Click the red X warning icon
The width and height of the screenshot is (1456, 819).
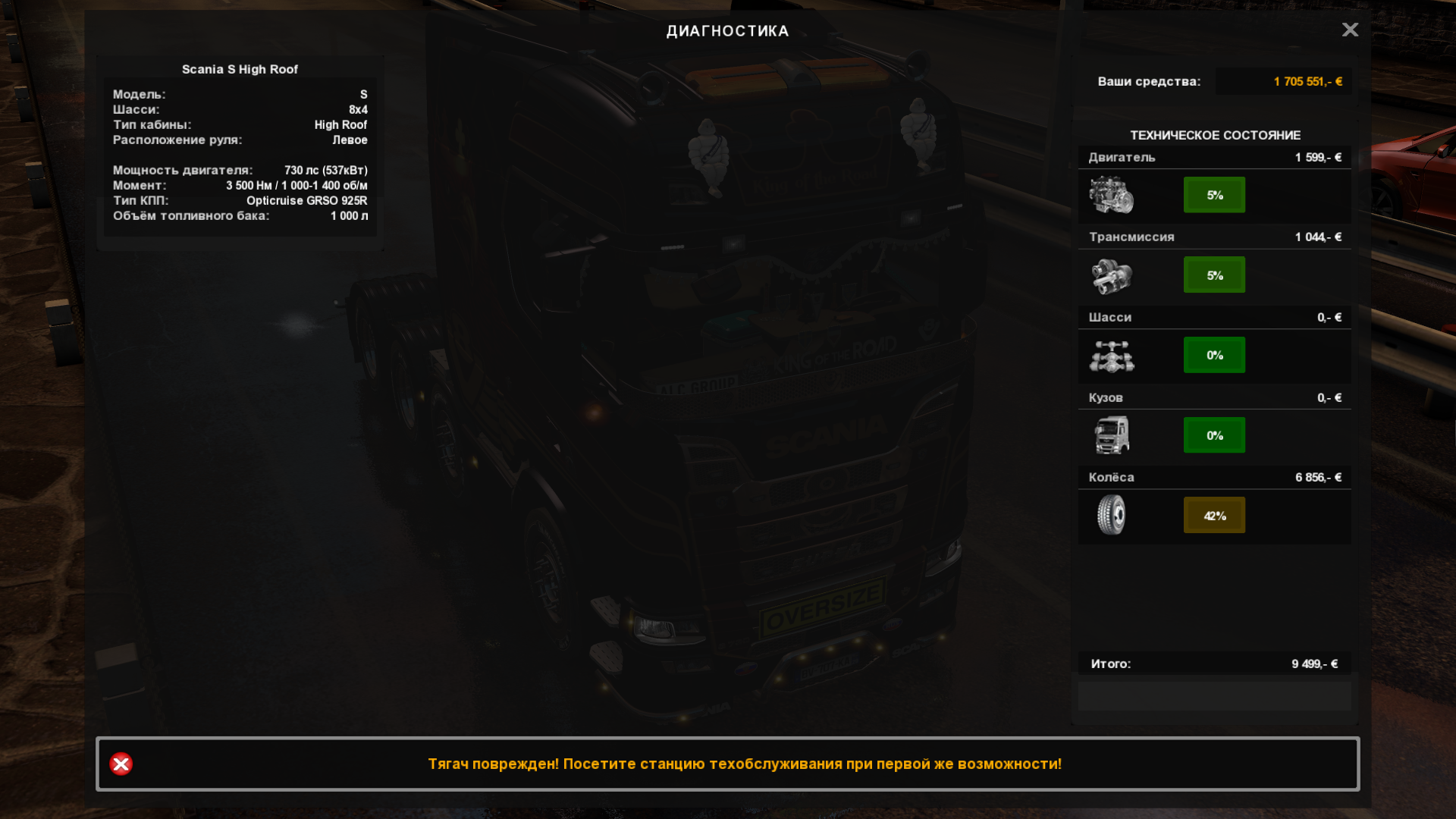(x=121, y=764)
